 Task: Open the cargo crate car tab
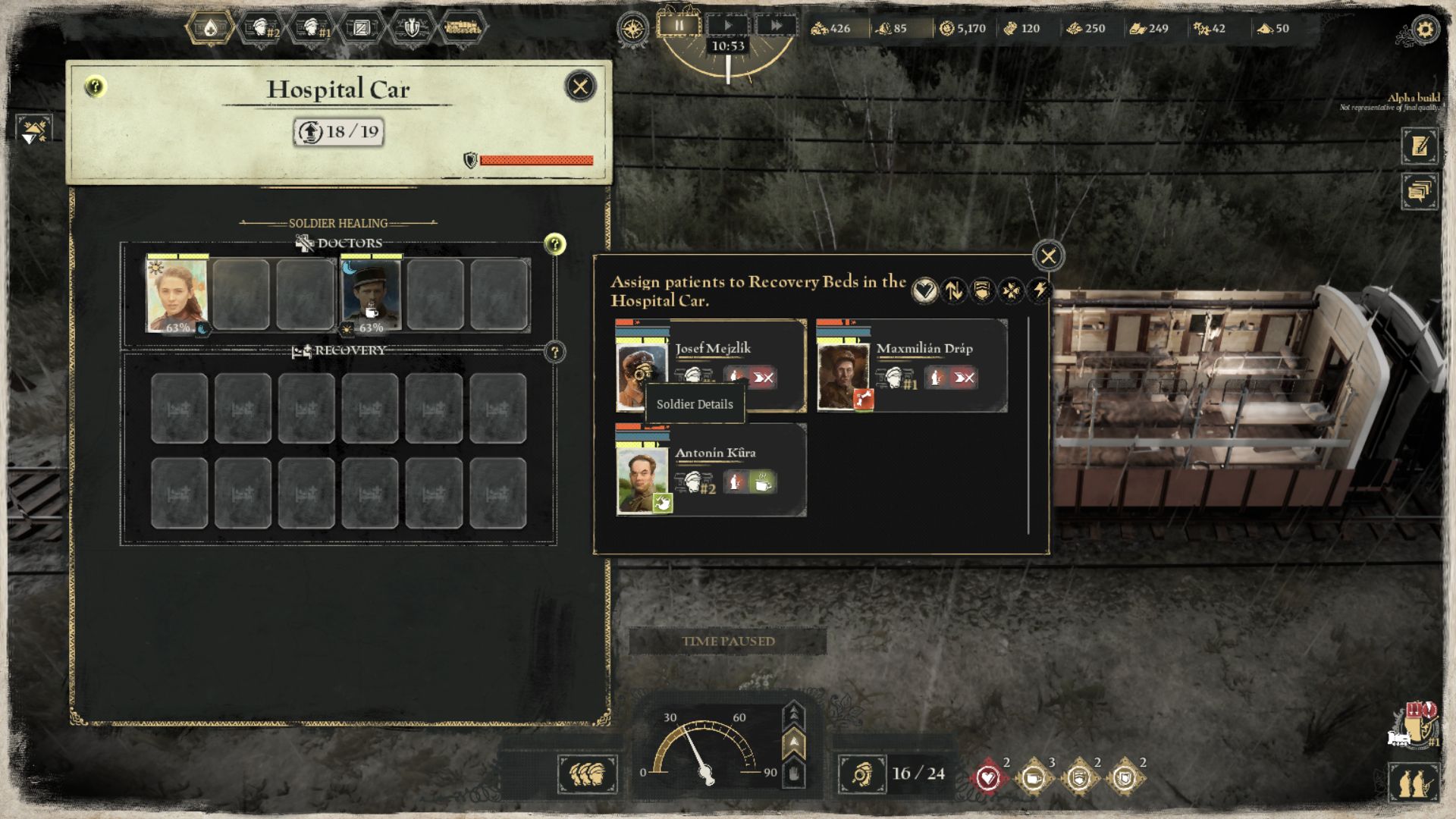[362, 28]
